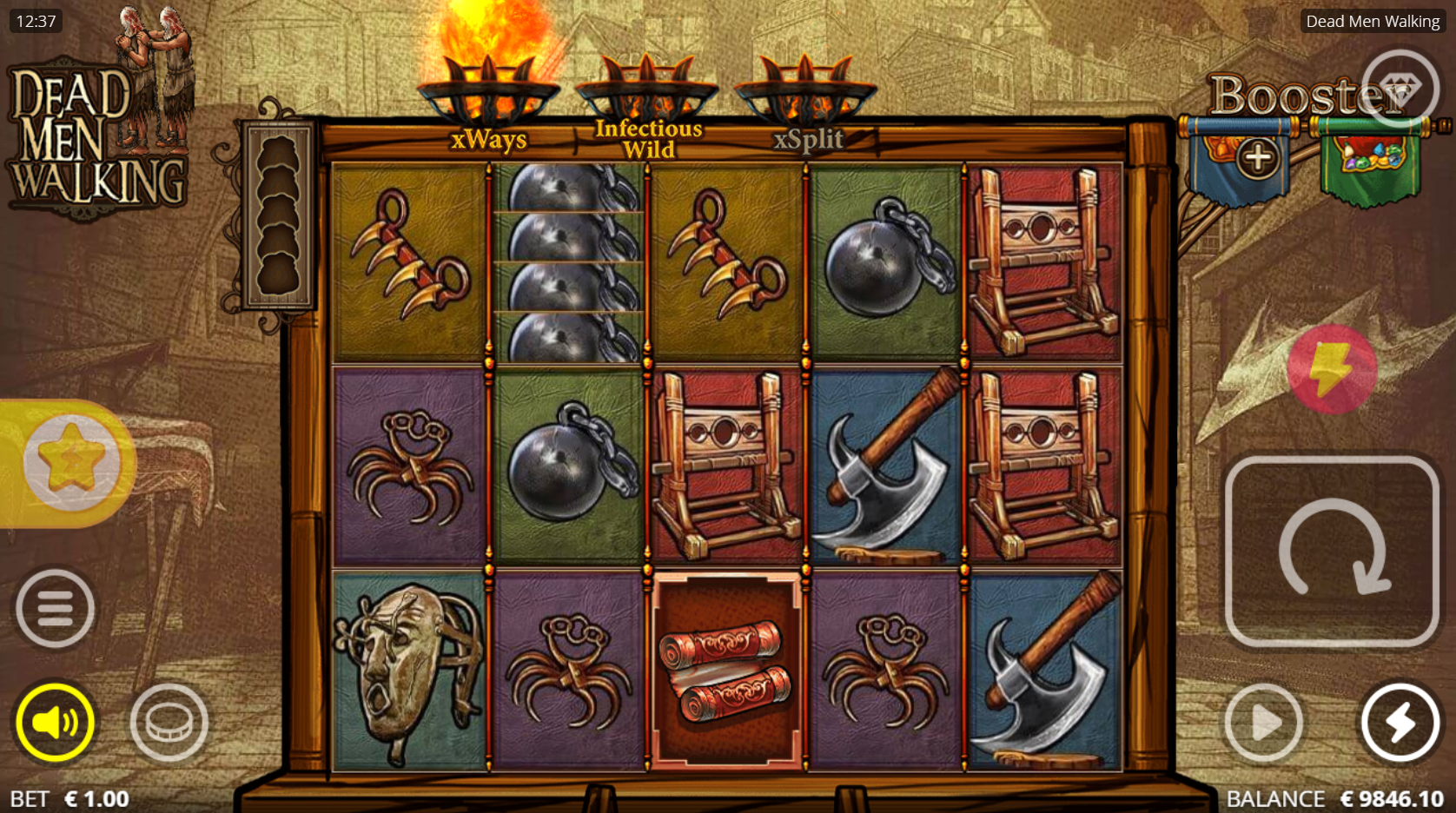
Task: Activate the pink lightning bolt feature button
Action: pos(1331,369)
